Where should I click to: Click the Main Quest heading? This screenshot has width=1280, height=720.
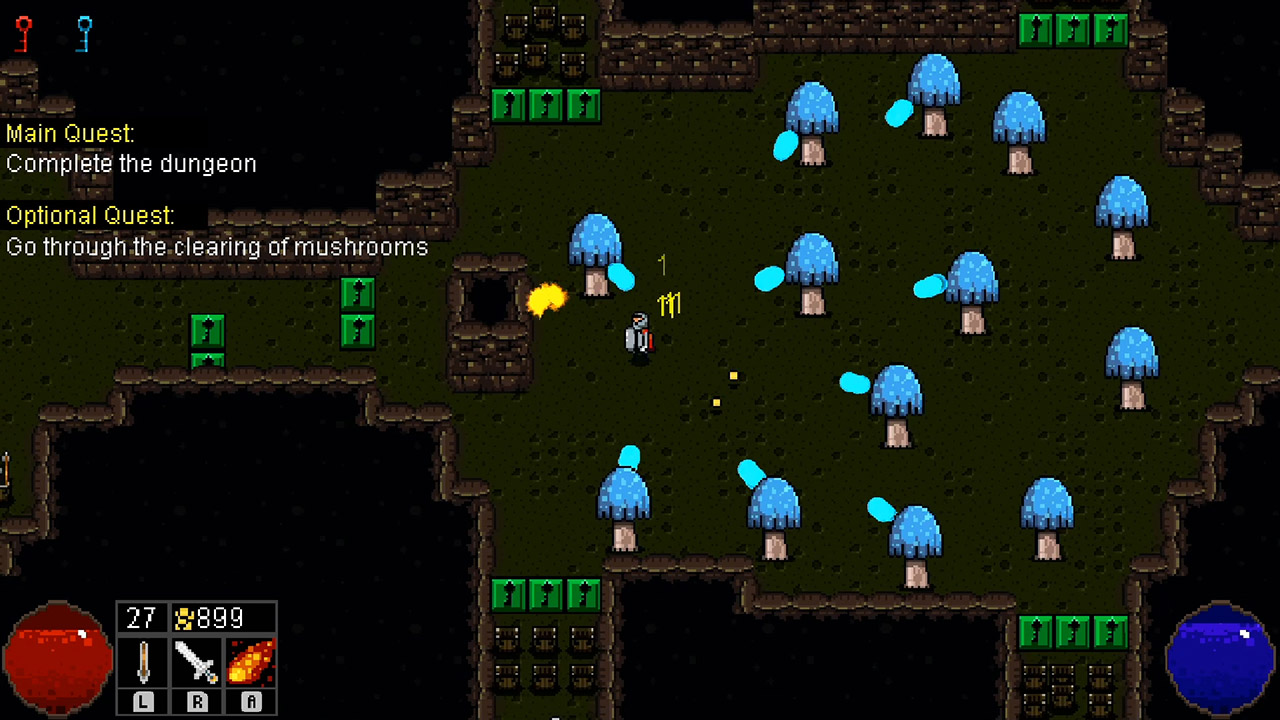(x=69, y=133)
